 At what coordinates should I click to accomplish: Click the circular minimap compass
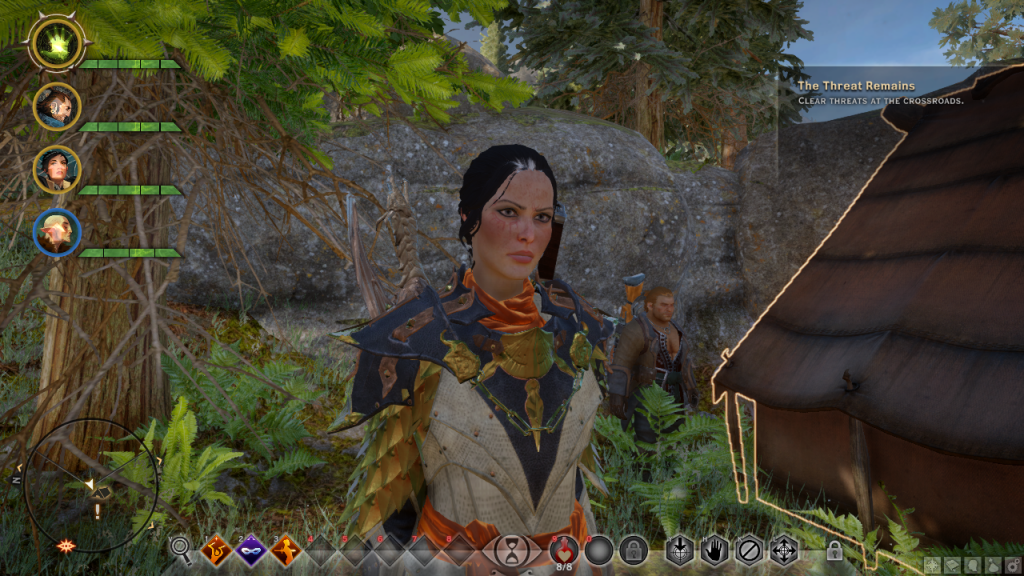pos(90,485)
